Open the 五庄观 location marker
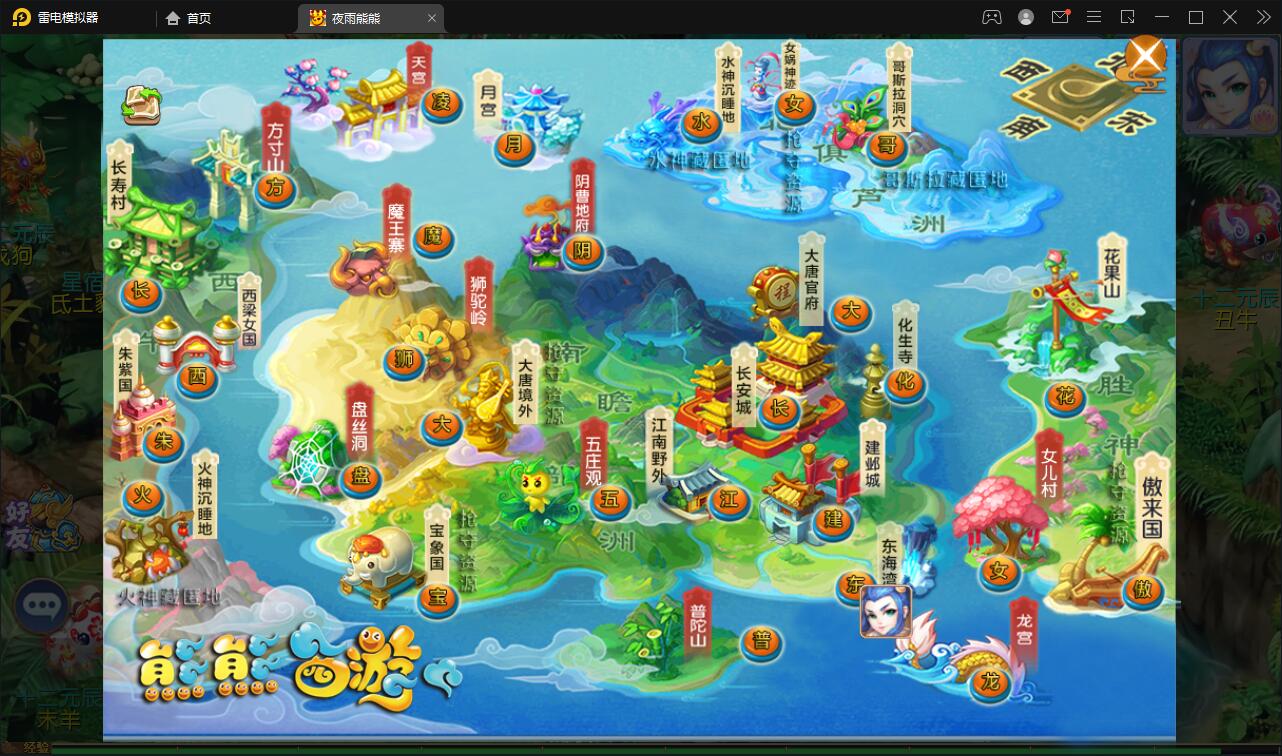The image size is (1282, 756). point(612,498)
